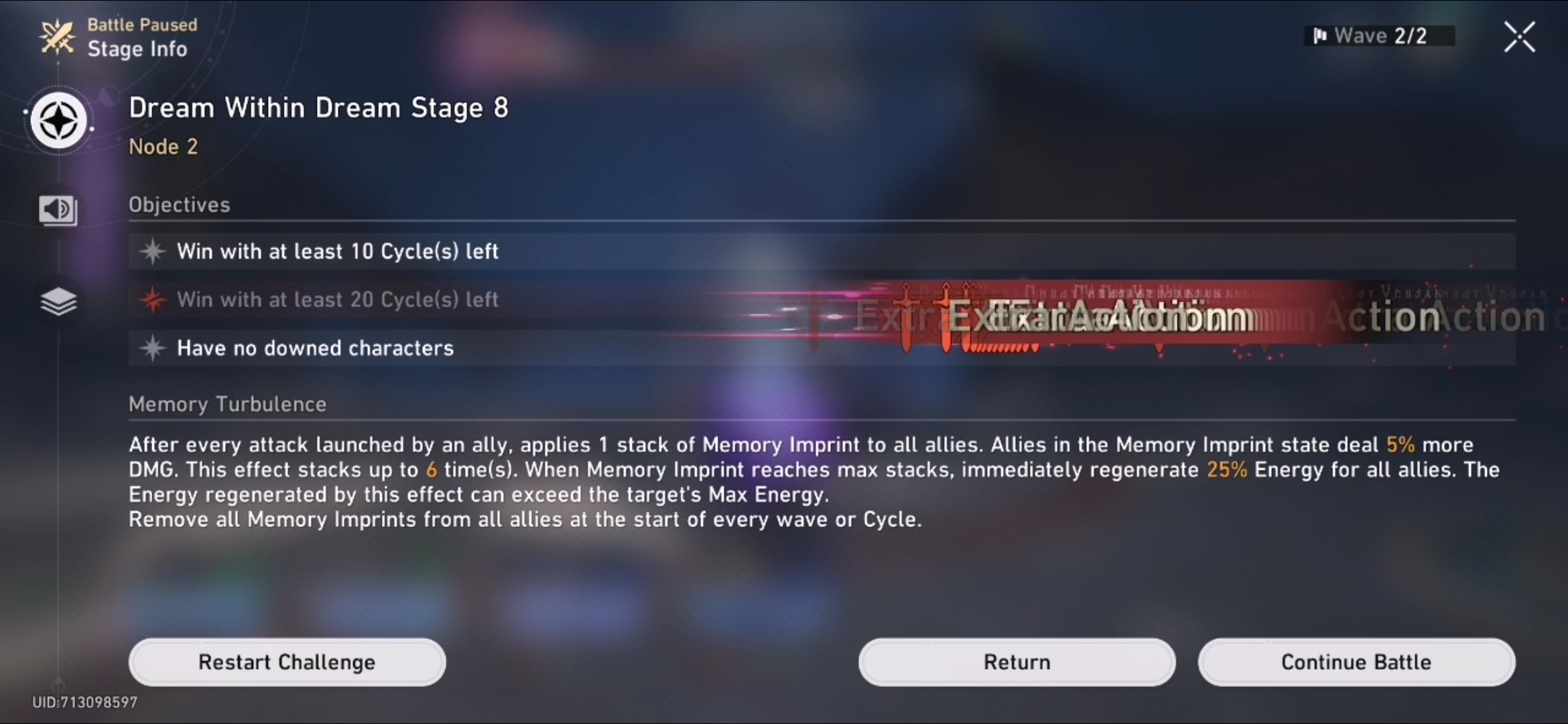Viewport: 1568px width, 724px height.
Task: Click the wave flag indicator icon
Action: click(1322, 35)
